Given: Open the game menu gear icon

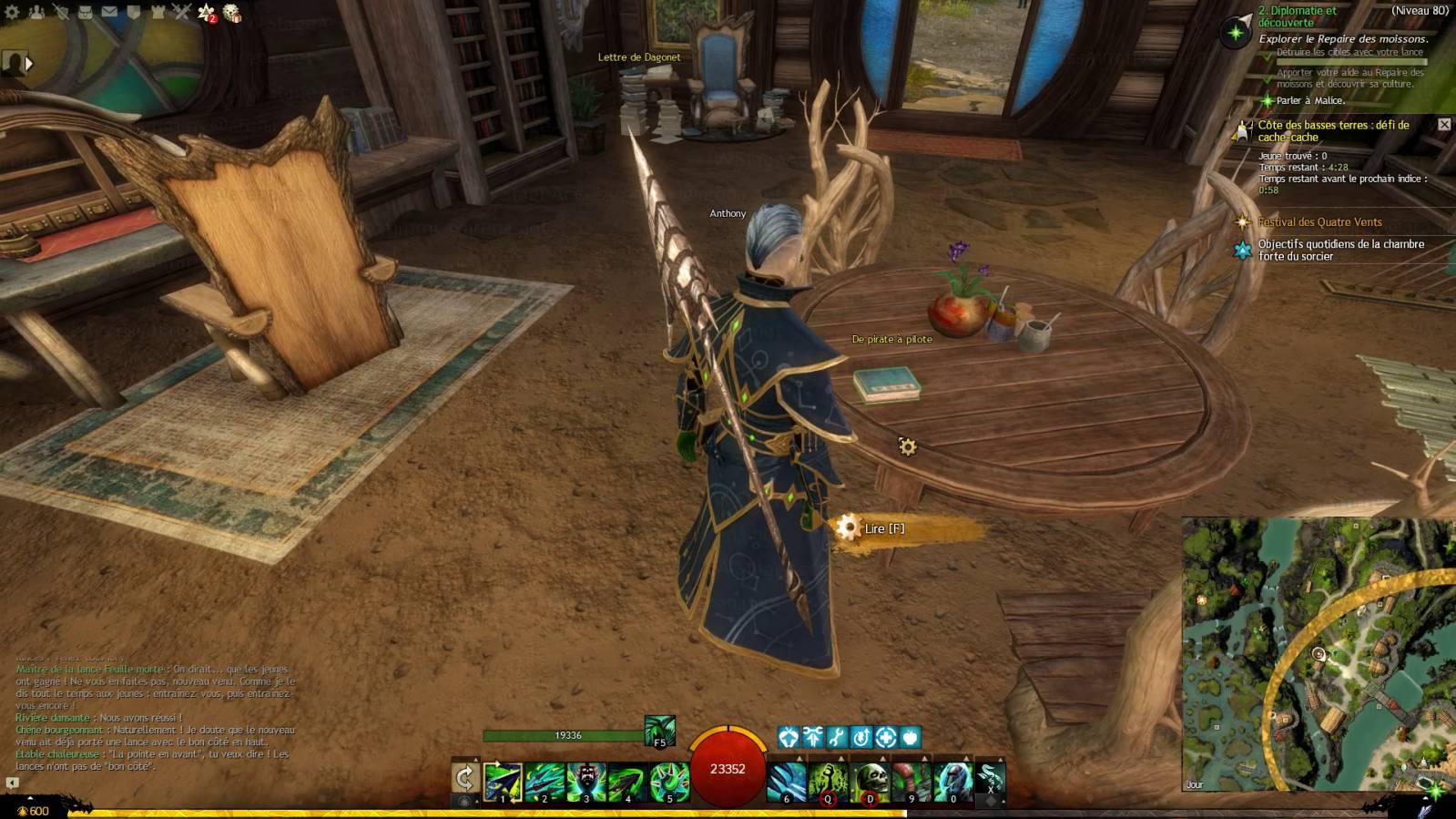Looking at the screenshot, I should click(x=12, y=12).
